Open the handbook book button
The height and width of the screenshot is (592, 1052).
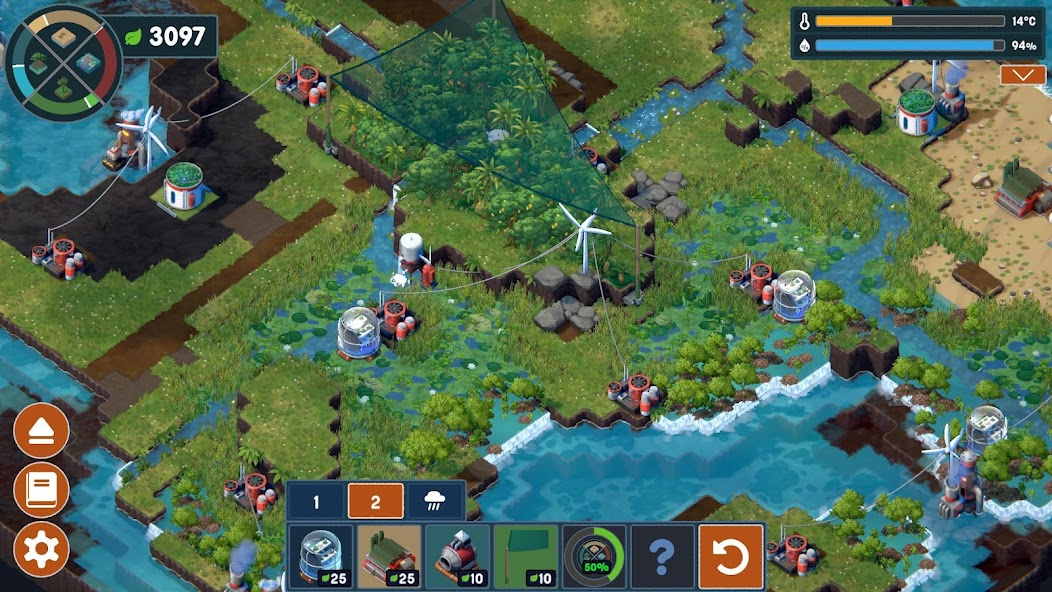click(x=41, y=490)
